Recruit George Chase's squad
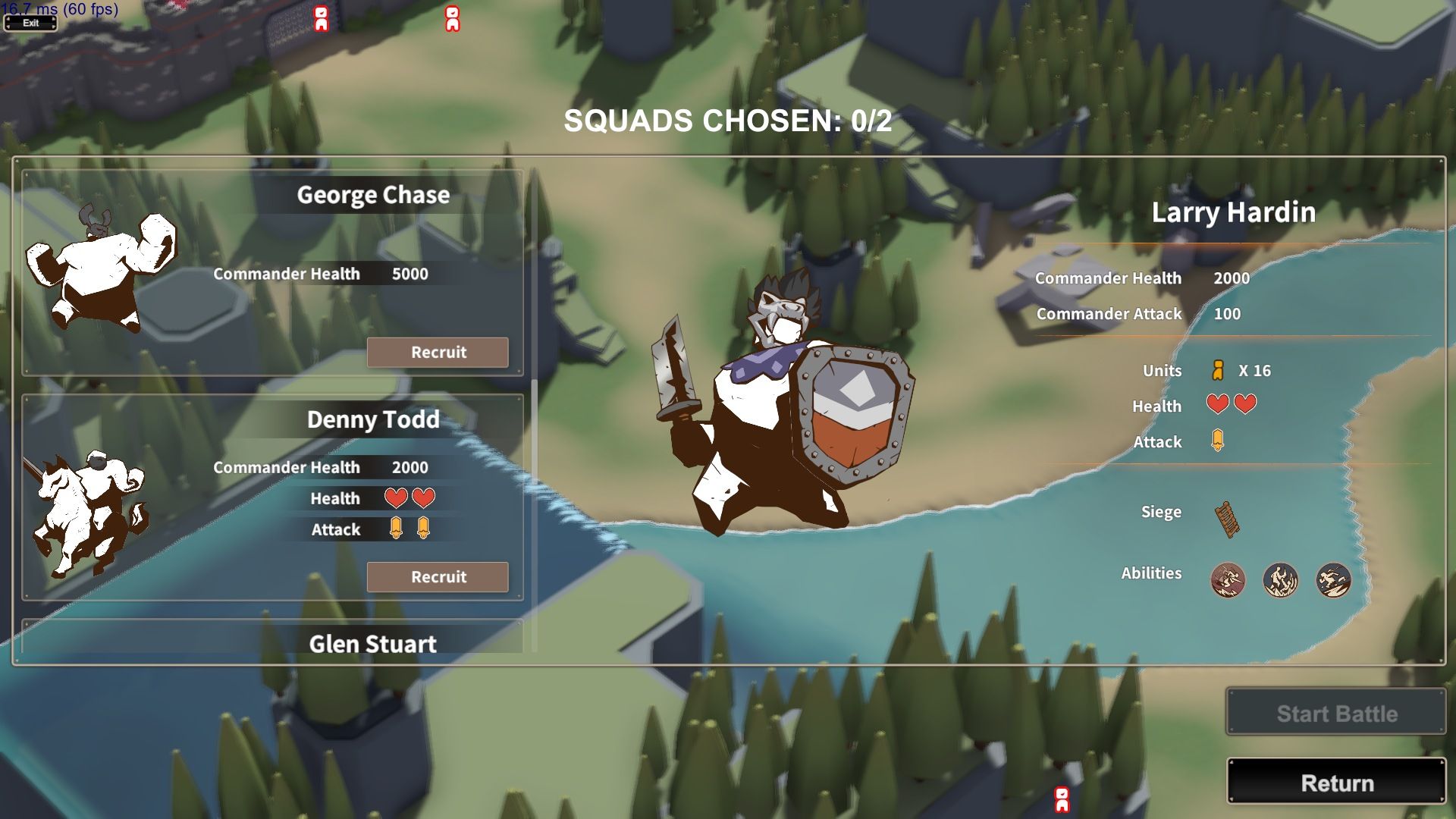Viewport: 1456px width, 819px height. click(x=438, y=352)
